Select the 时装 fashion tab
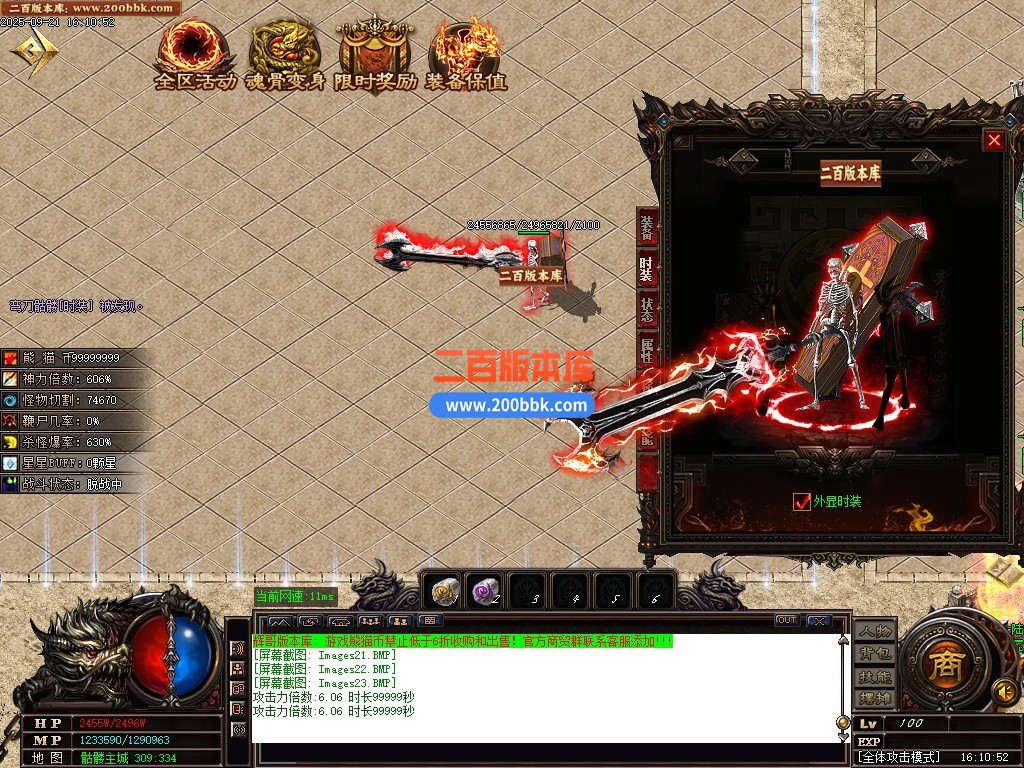This screenshot has width=1024, height=768. 648,270
